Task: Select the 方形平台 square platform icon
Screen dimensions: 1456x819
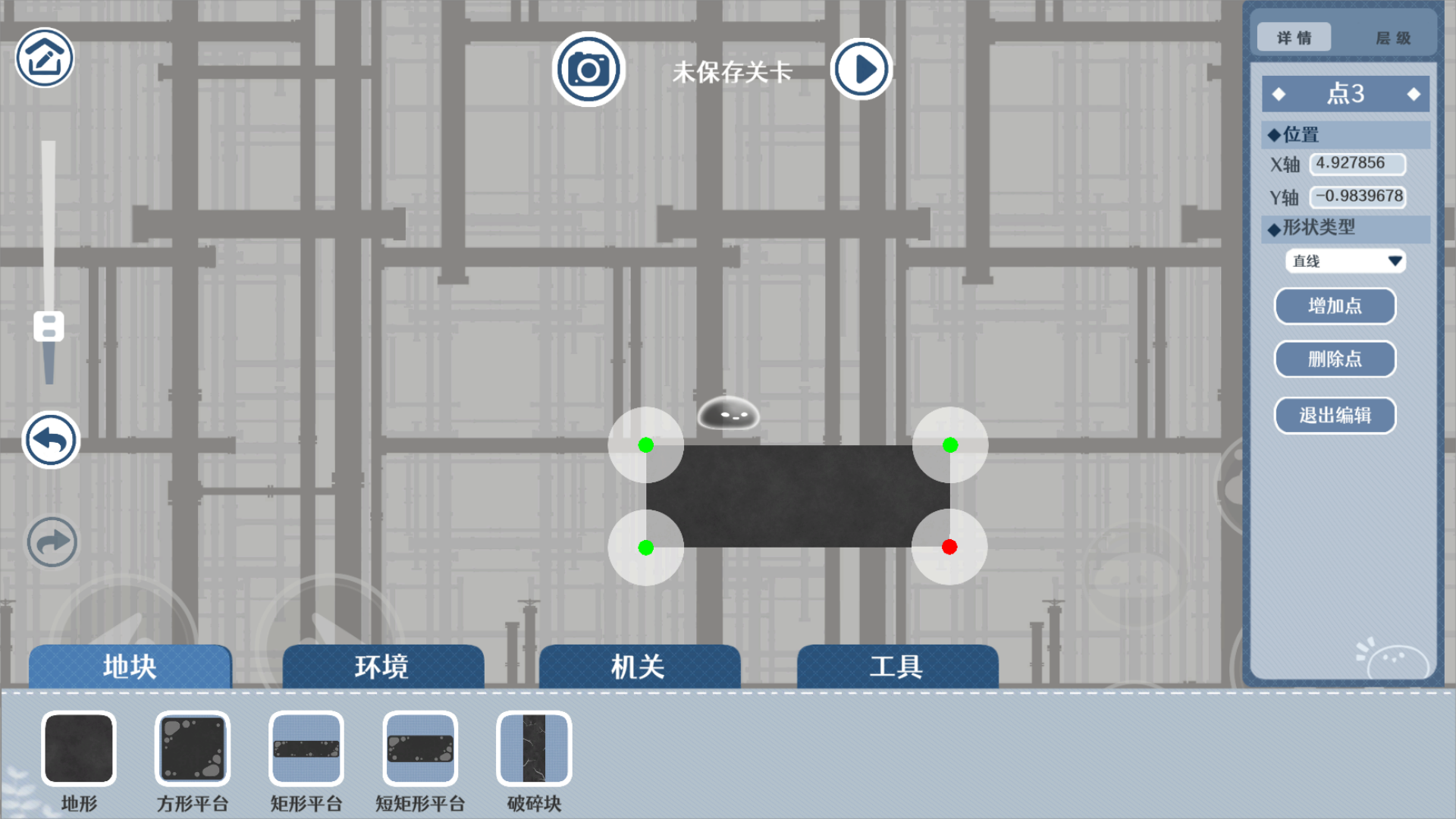Action: (x=192, y=748)
